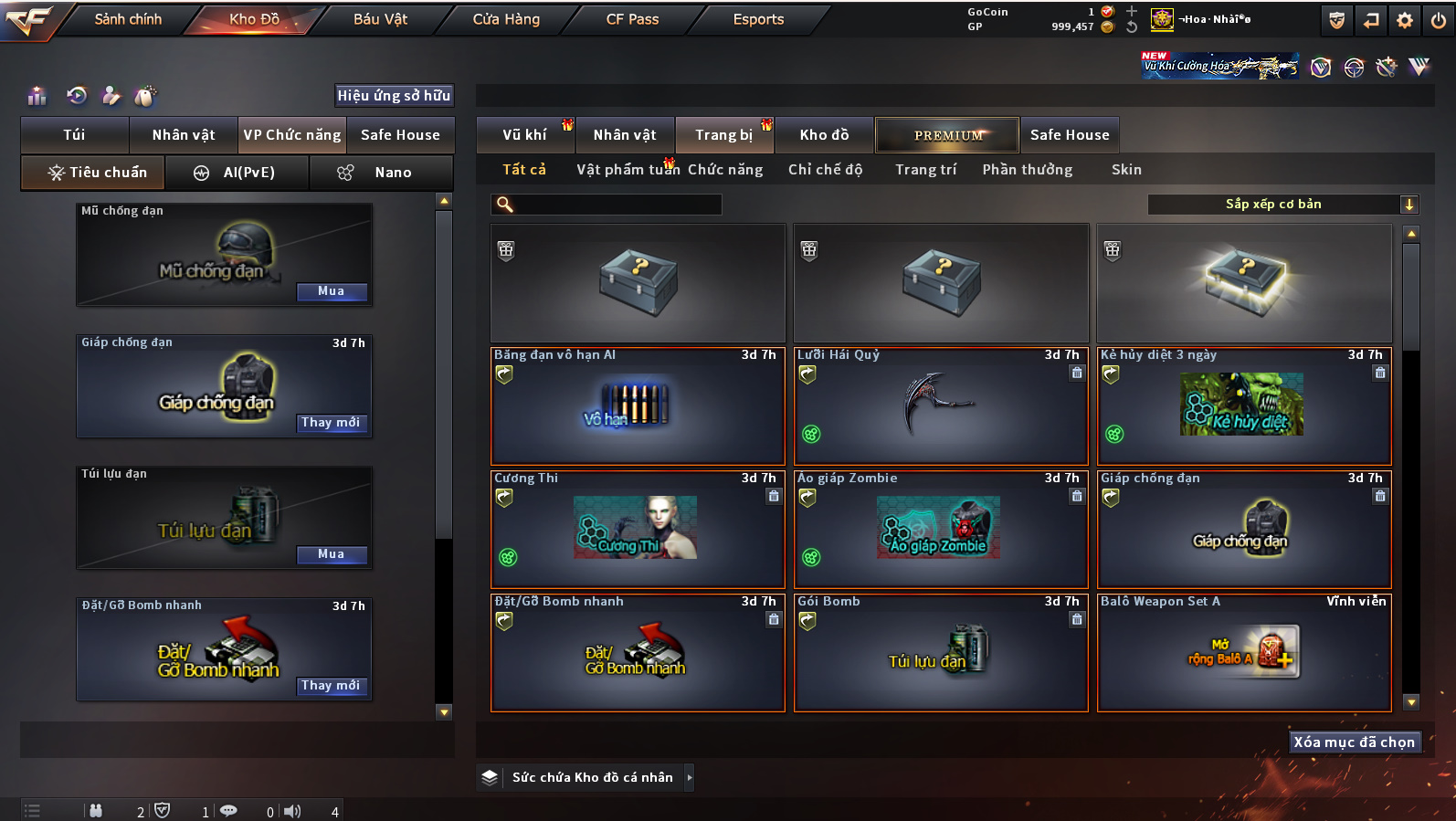This screenshot has height=821, width=1456.
Task: Click the settings gear icon
Action: click(1405, 20)
